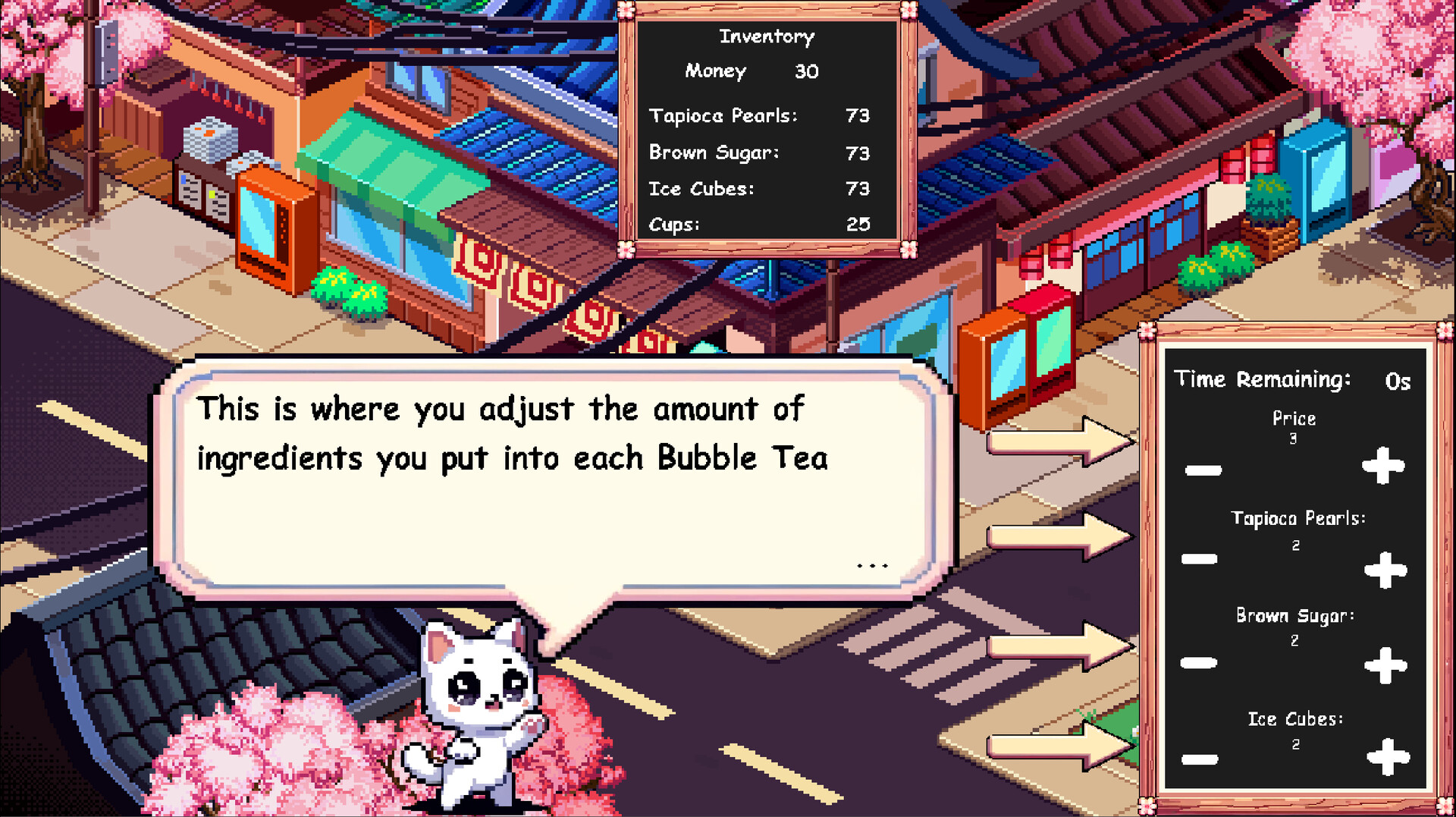This screenshot has width=1456, height=817.
Task: Decrease Ice Cubes per tea
Action: click(x=1200, y=759)
